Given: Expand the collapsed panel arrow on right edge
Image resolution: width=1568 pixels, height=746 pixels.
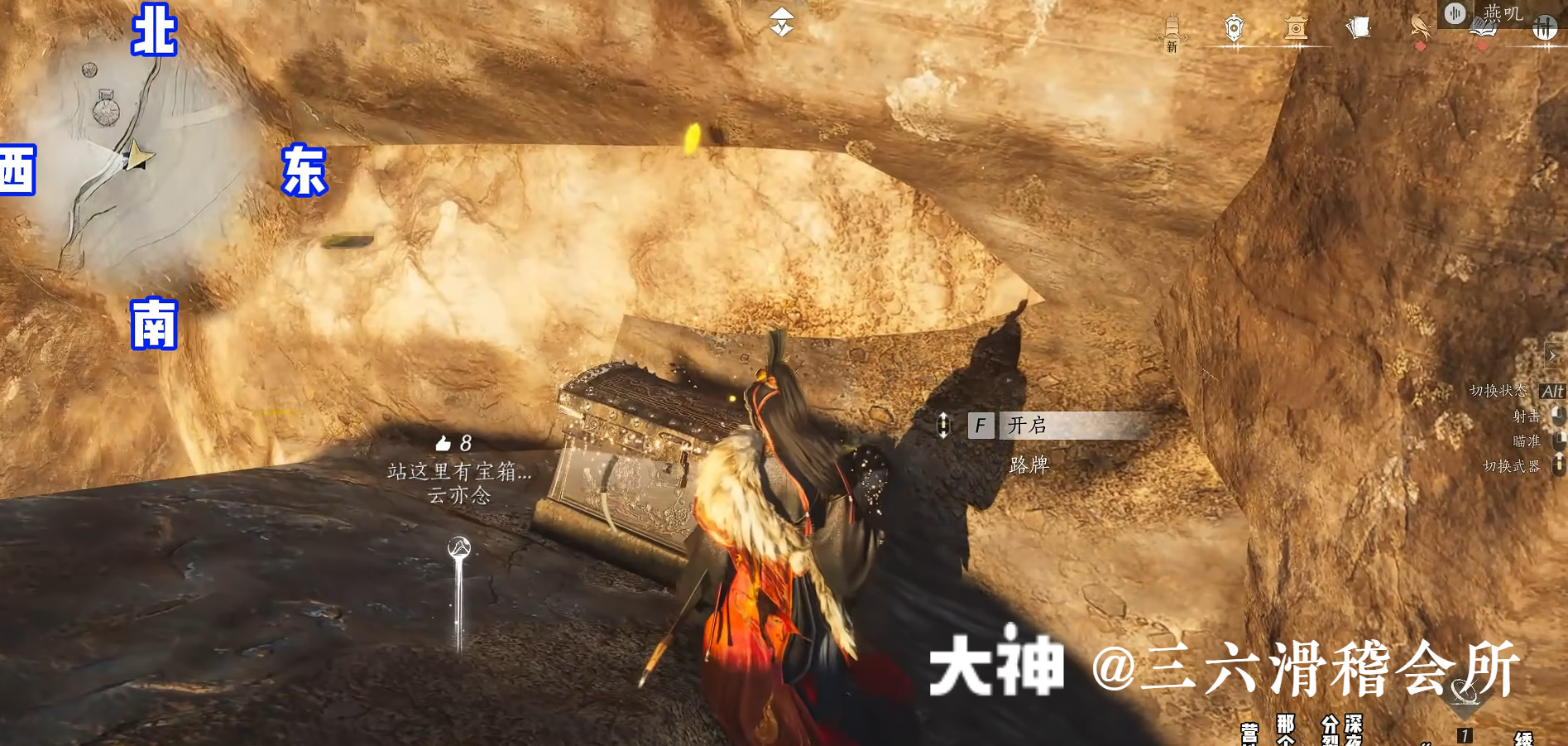Looking at the screenshot, I should coord(1553,356).
